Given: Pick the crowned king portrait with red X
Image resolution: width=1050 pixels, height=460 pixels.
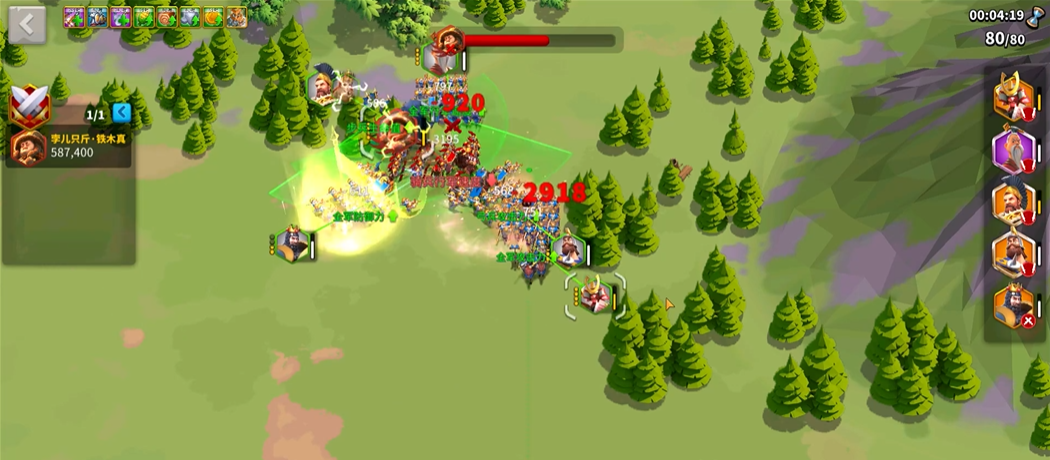Looking at the screenshot, I should point(1012,306).
